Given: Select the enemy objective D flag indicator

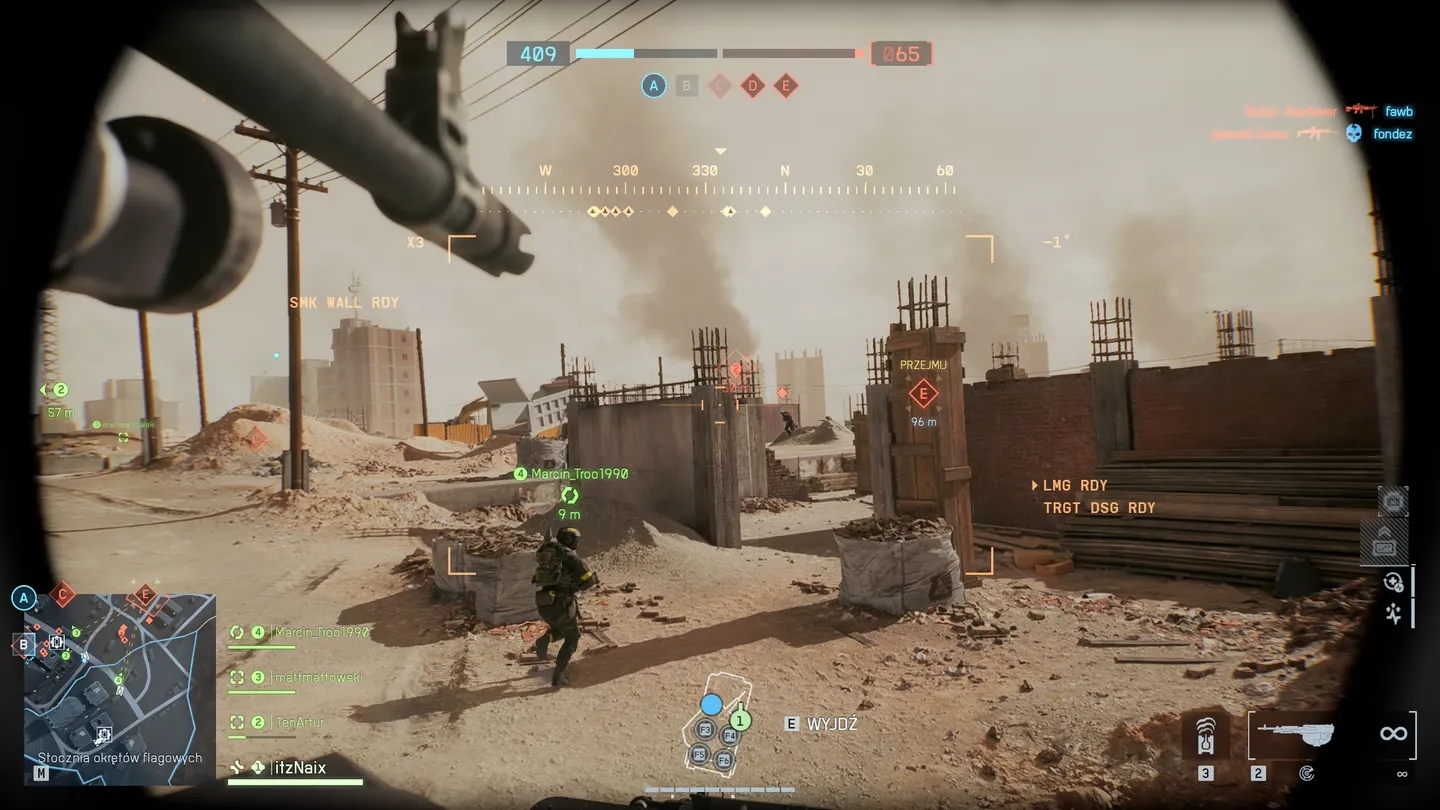Looking at the screenshot, I should (753, 86).
